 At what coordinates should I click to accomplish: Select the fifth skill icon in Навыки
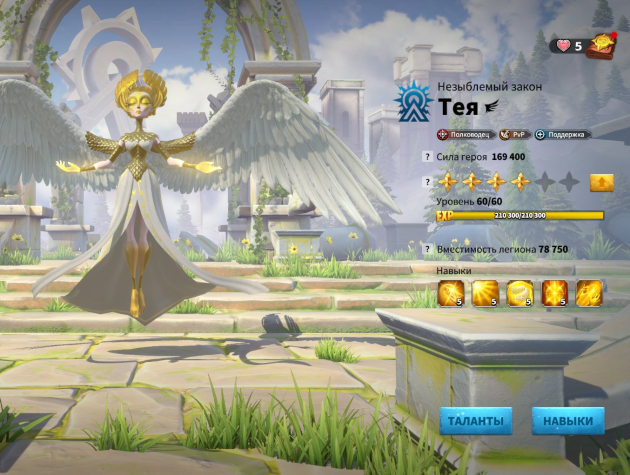(588, 293)
